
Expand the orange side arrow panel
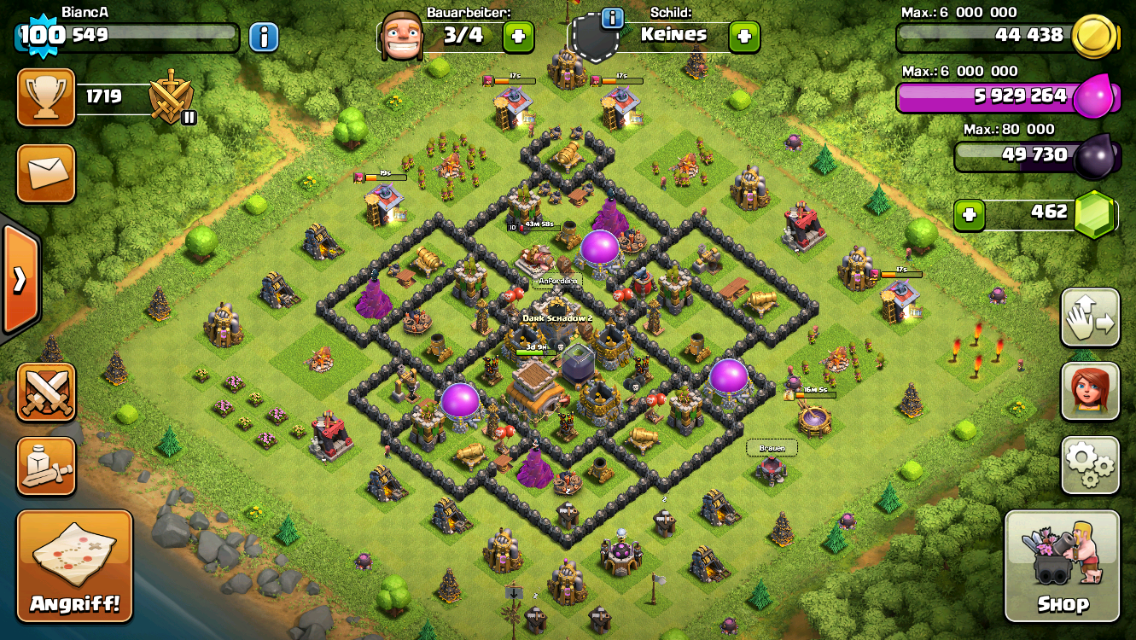19,279
